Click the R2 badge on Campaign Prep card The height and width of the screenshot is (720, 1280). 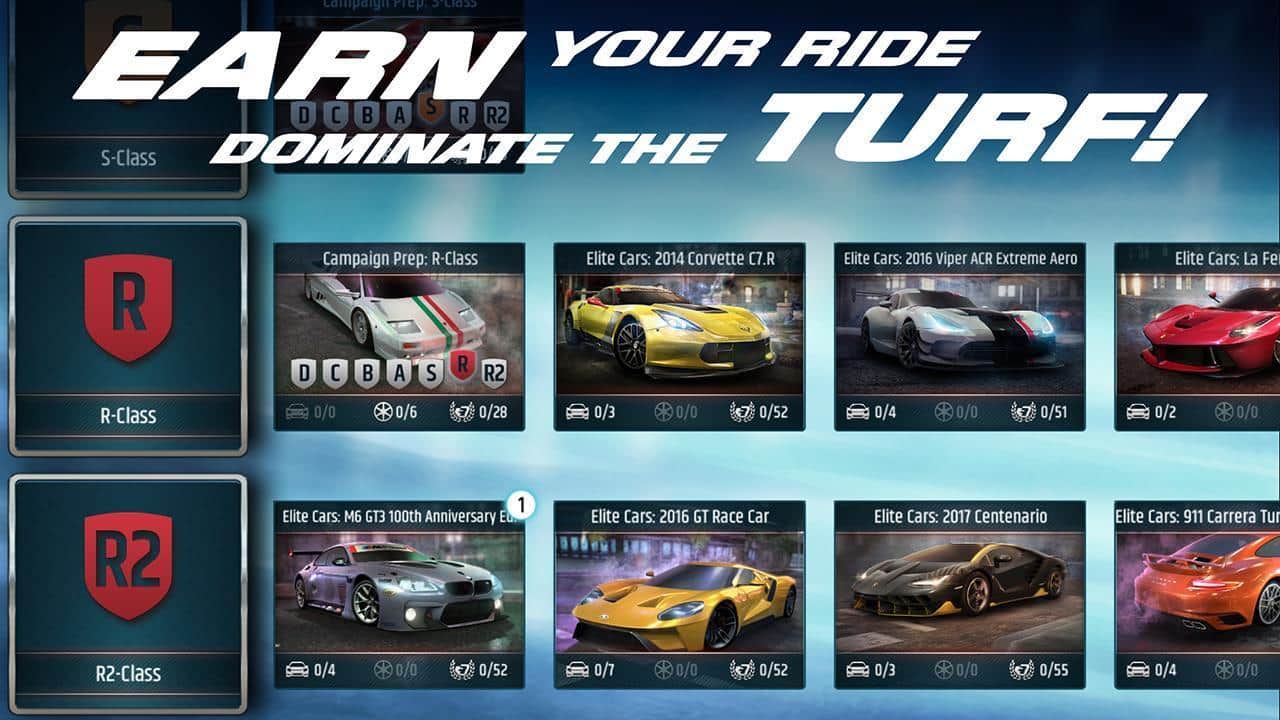pyautogui.click(x=495, y=371)
